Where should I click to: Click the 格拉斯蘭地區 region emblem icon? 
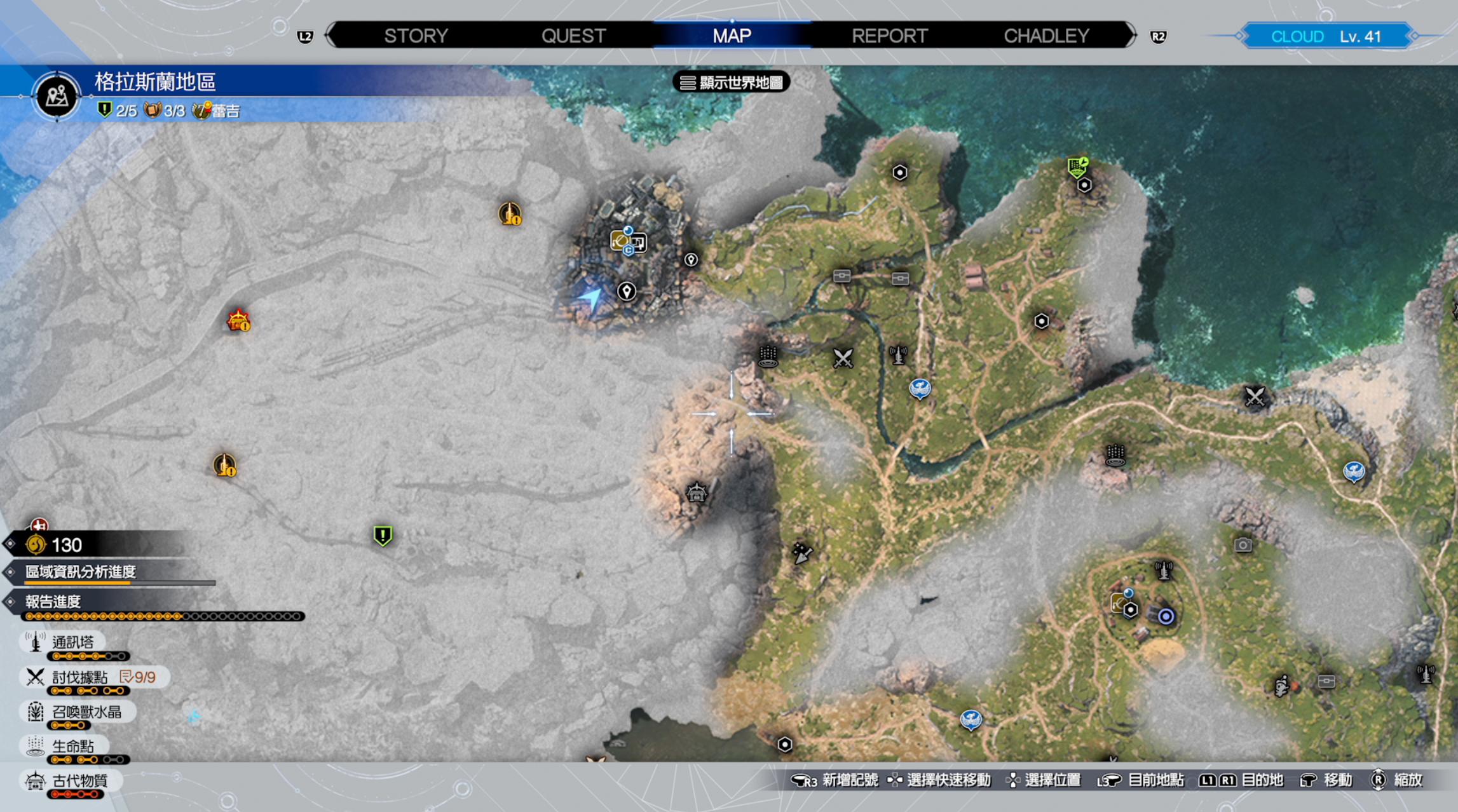coord(57,97)
